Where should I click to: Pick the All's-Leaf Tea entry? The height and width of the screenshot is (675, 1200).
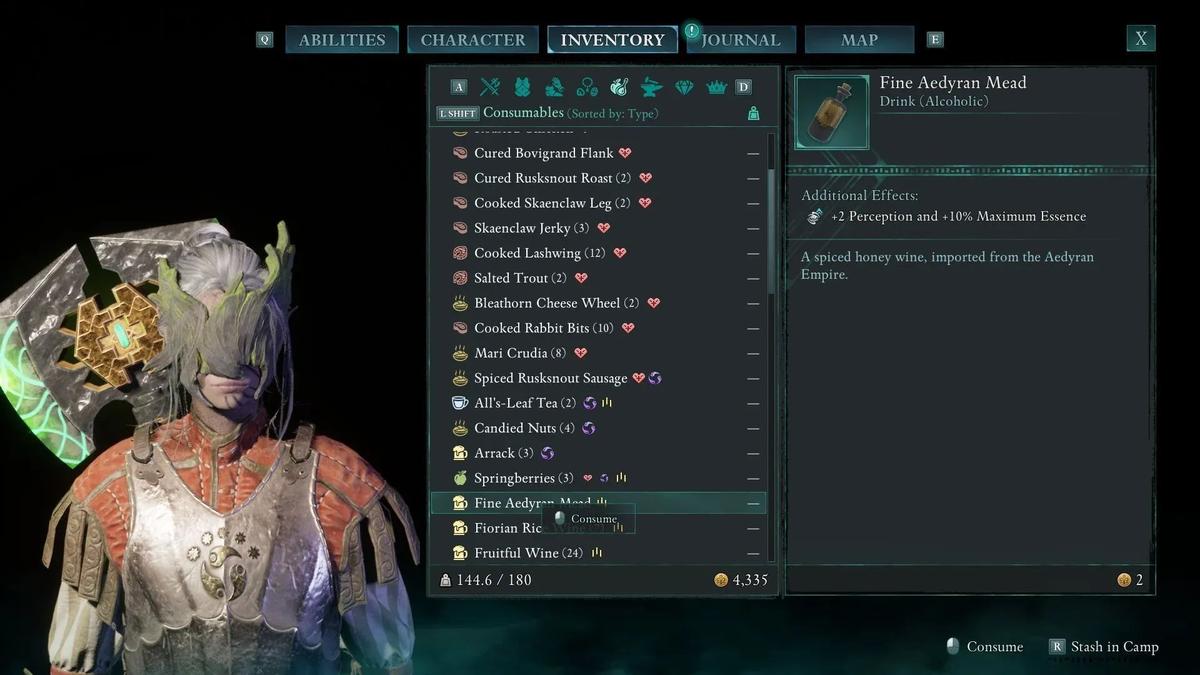[x=516, y=403]
